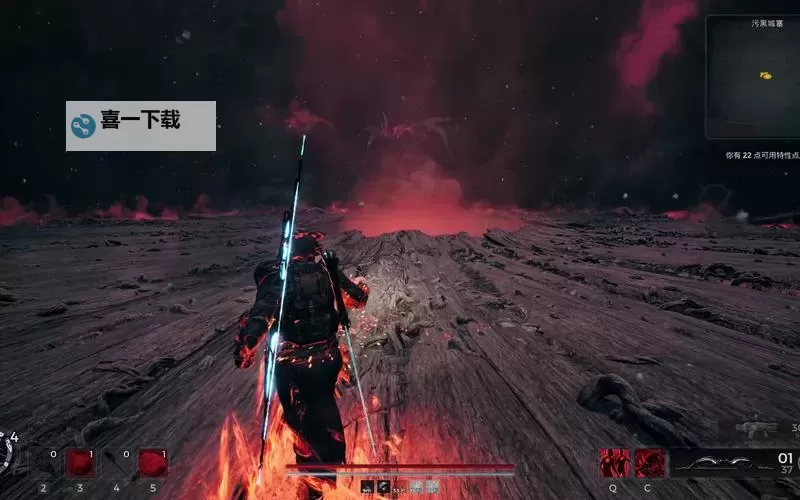
Task: Activate the Q skill with red figures
Action: (613, 463)
